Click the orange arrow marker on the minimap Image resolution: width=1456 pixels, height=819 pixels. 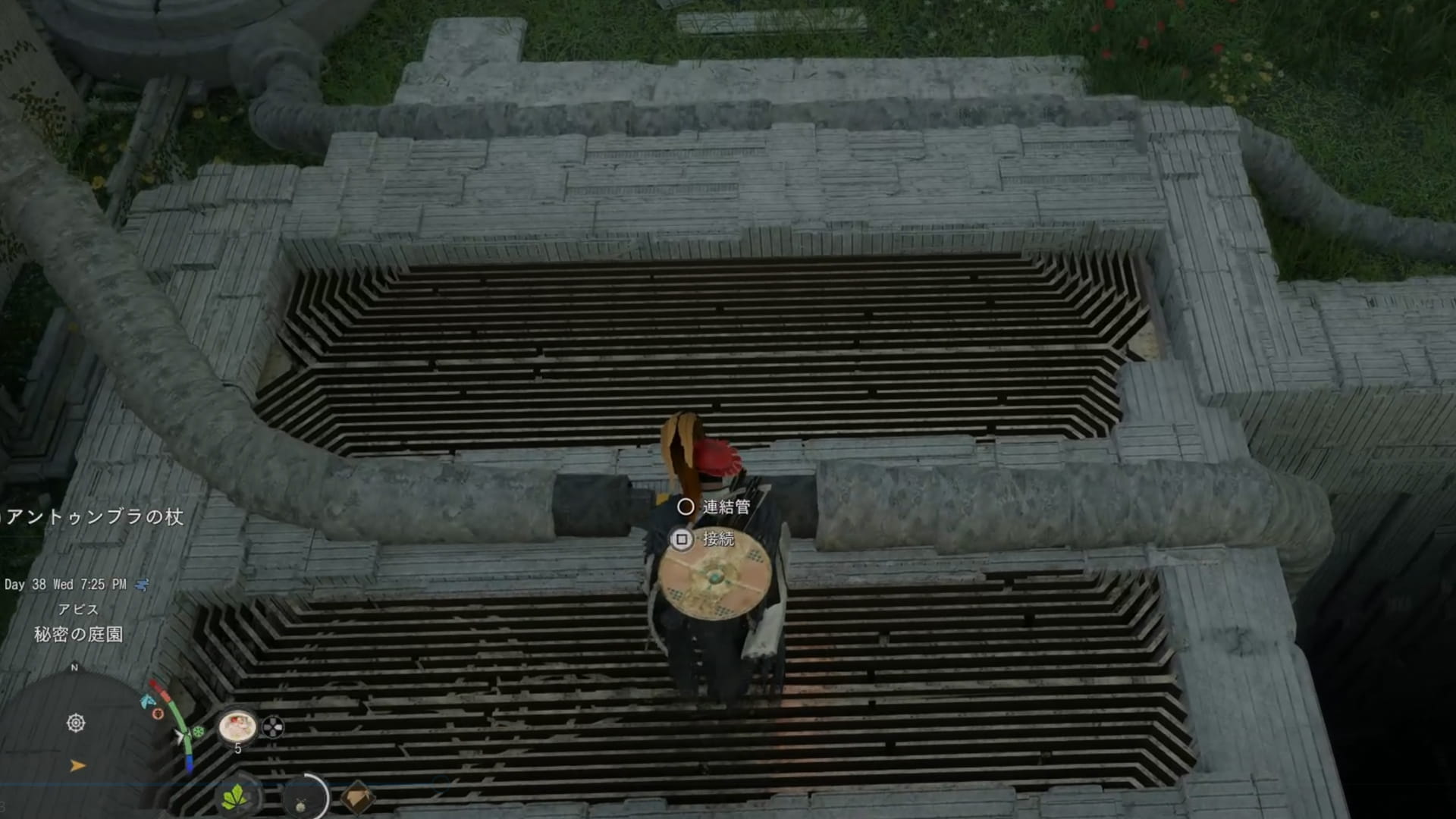coord(77,766)
